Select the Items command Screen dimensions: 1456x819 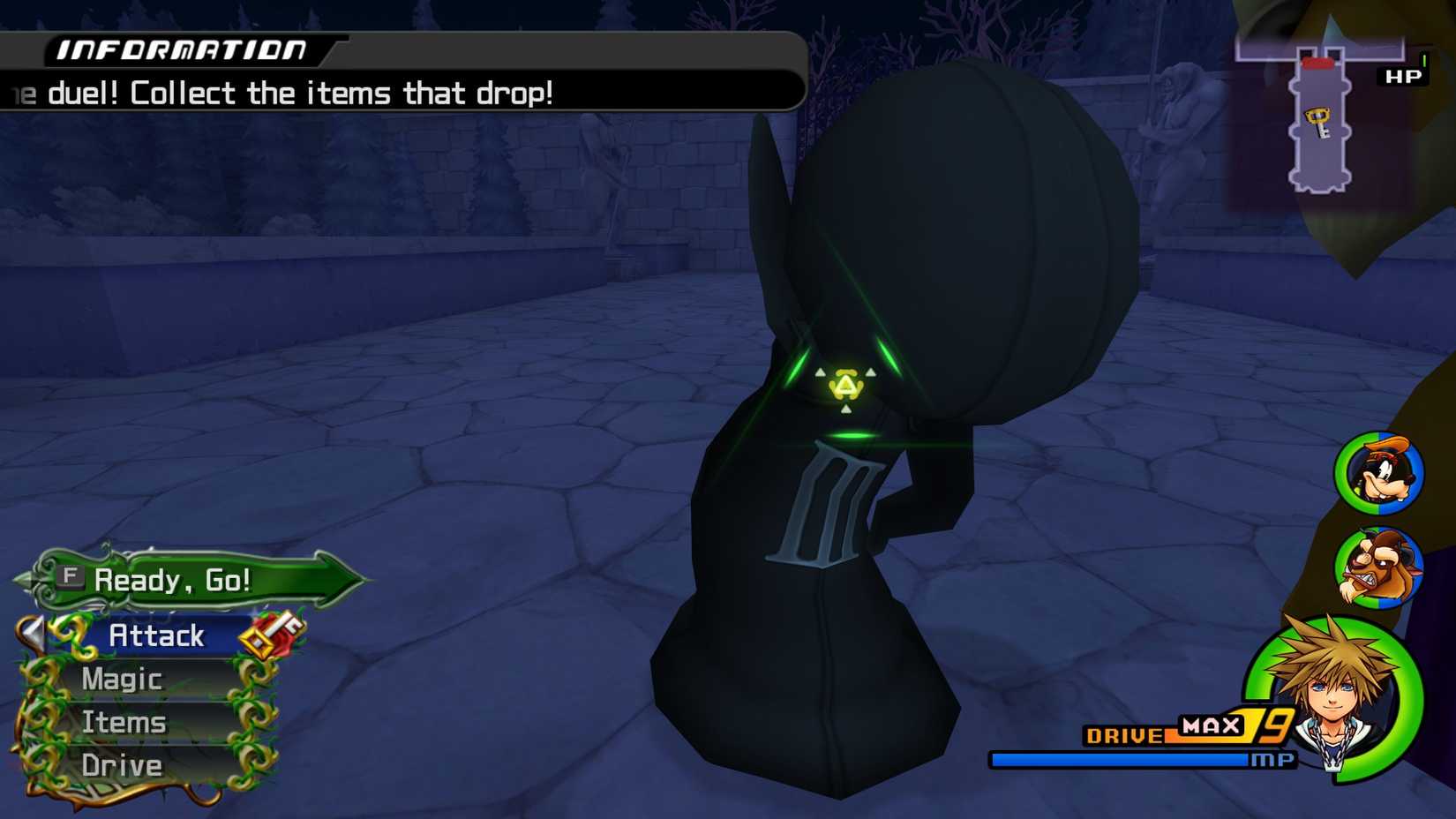pyautogui.click(x=124, y=722)
